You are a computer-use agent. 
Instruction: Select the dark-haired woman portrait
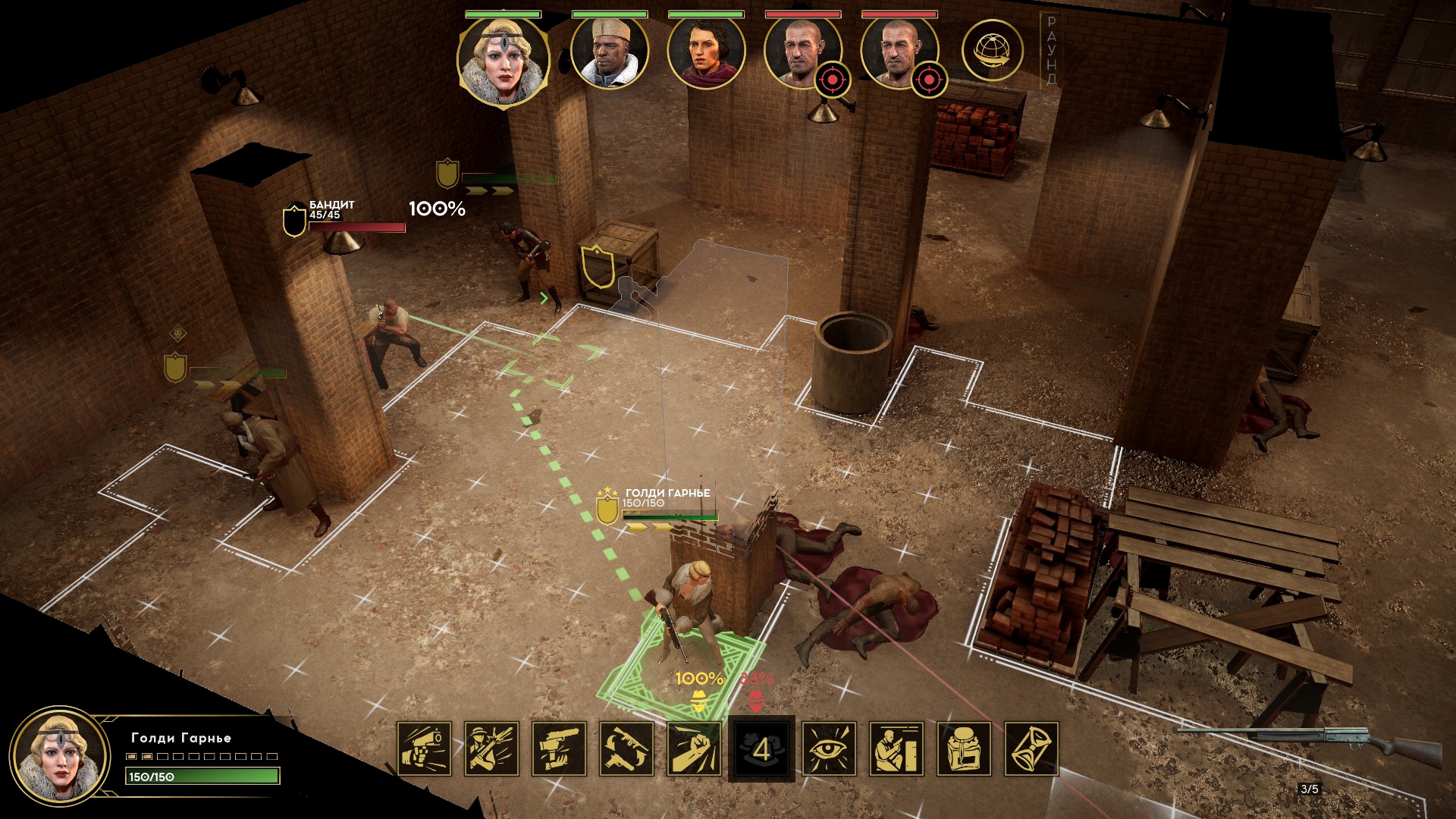tap(706, 52)
